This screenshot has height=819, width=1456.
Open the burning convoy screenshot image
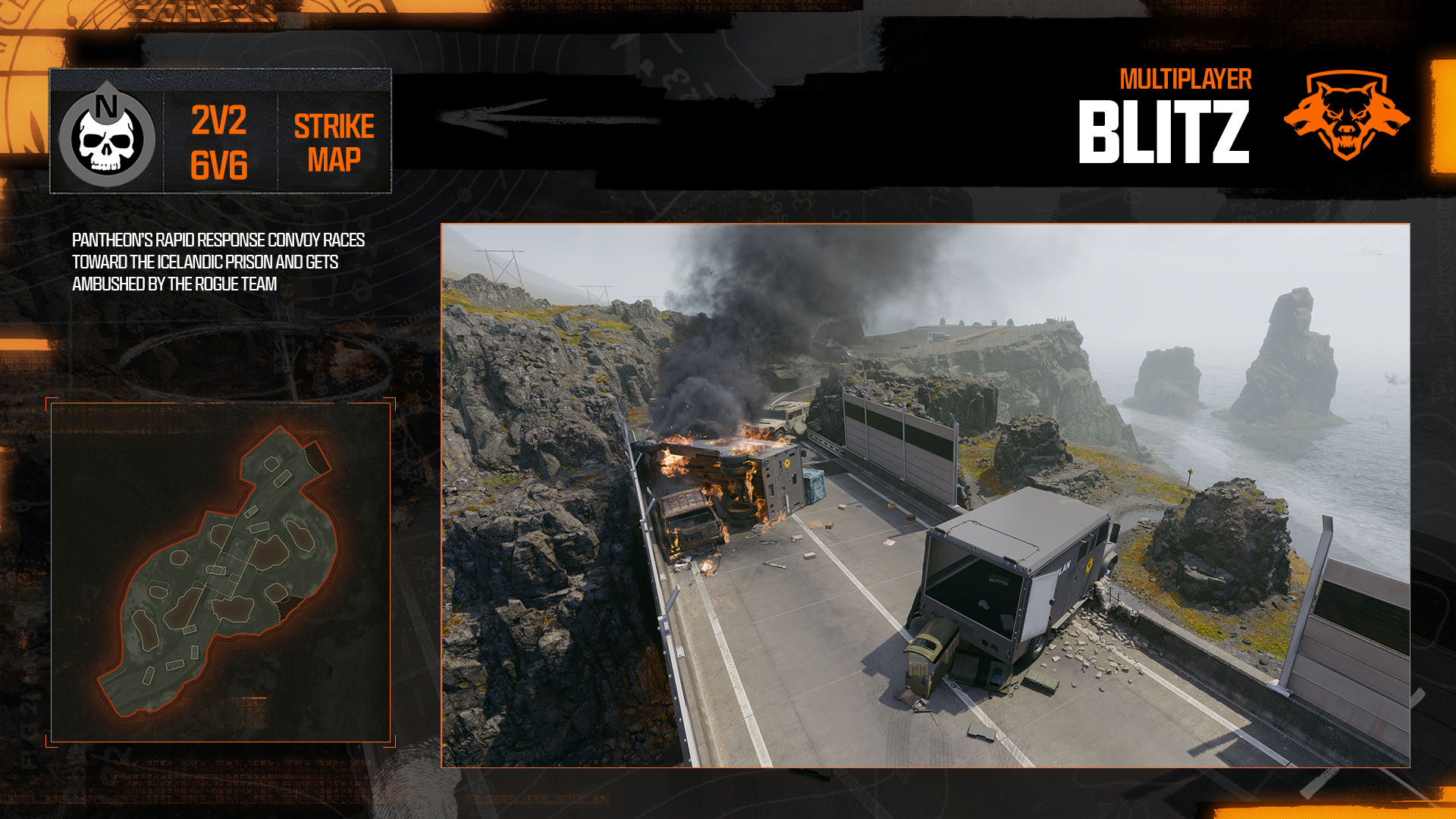pyautogui.click(x=925, y=495)
